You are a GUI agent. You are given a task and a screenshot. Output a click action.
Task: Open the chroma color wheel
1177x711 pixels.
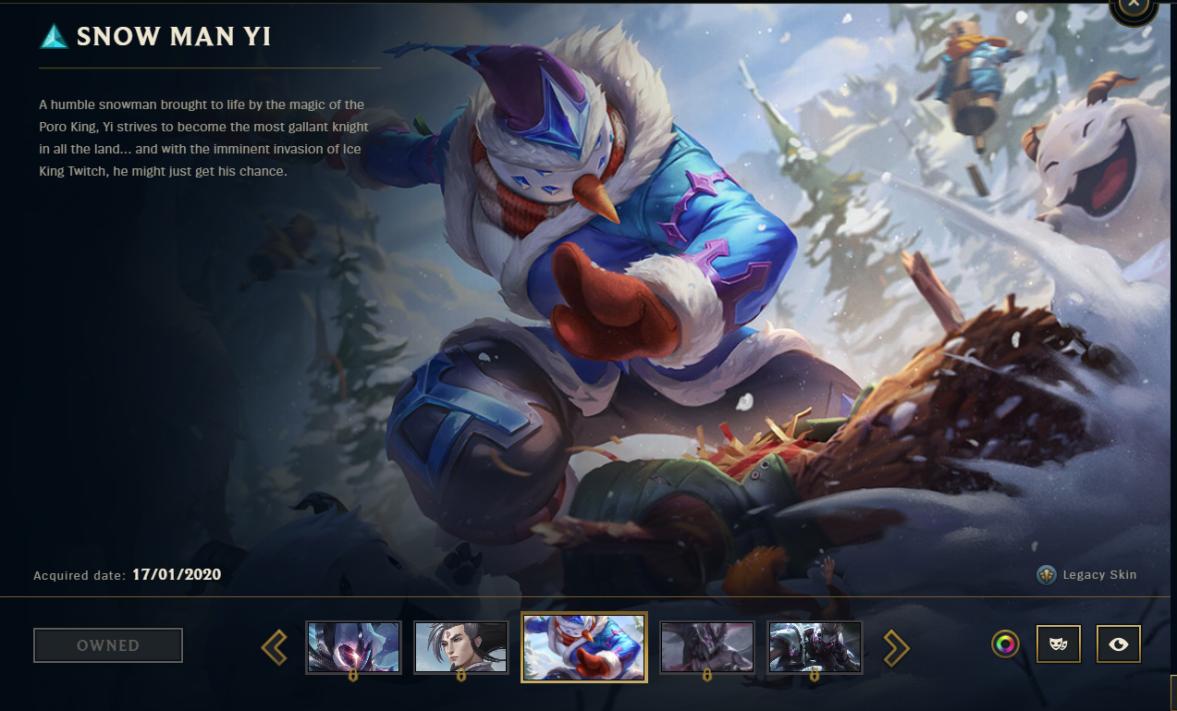[x=1005, y=645]
